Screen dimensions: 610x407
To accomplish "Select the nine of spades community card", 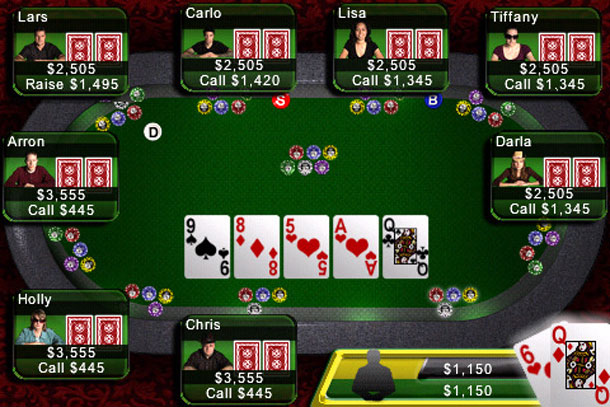I will [206, 246].
